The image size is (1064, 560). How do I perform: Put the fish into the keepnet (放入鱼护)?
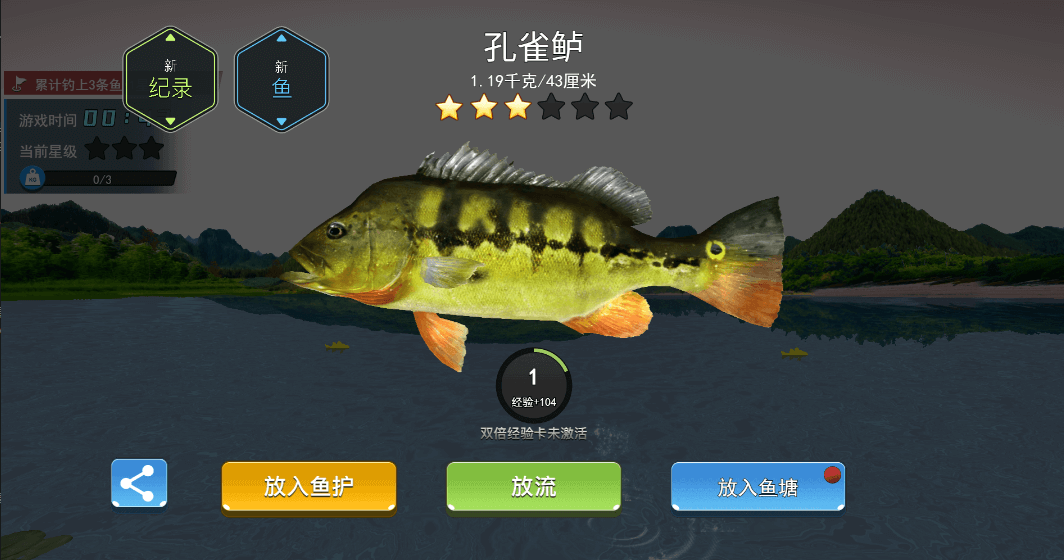pyautogui.click(x=309, y=487)
